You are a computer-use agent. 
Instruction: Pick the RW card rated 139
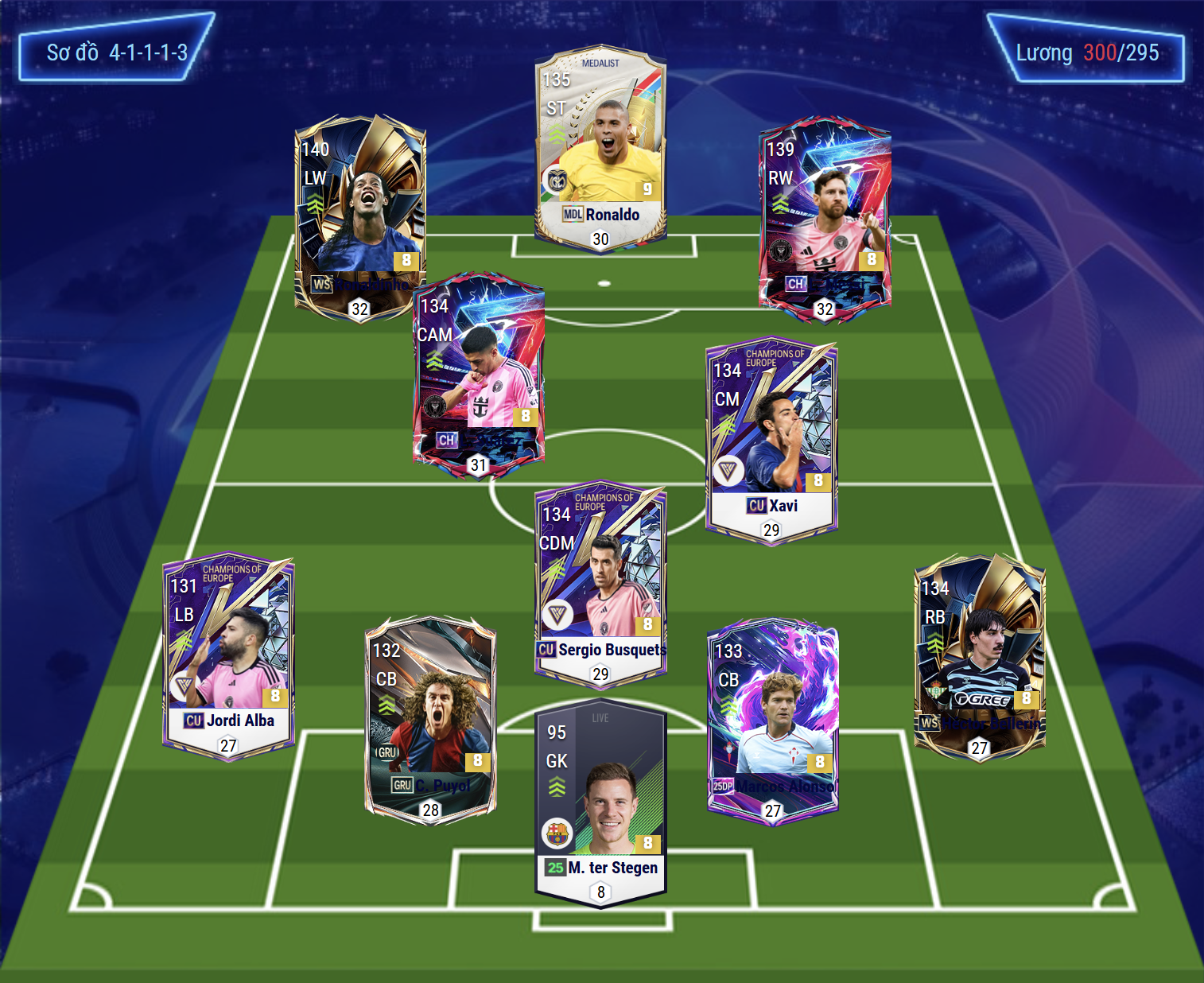(x=825, y=219)
